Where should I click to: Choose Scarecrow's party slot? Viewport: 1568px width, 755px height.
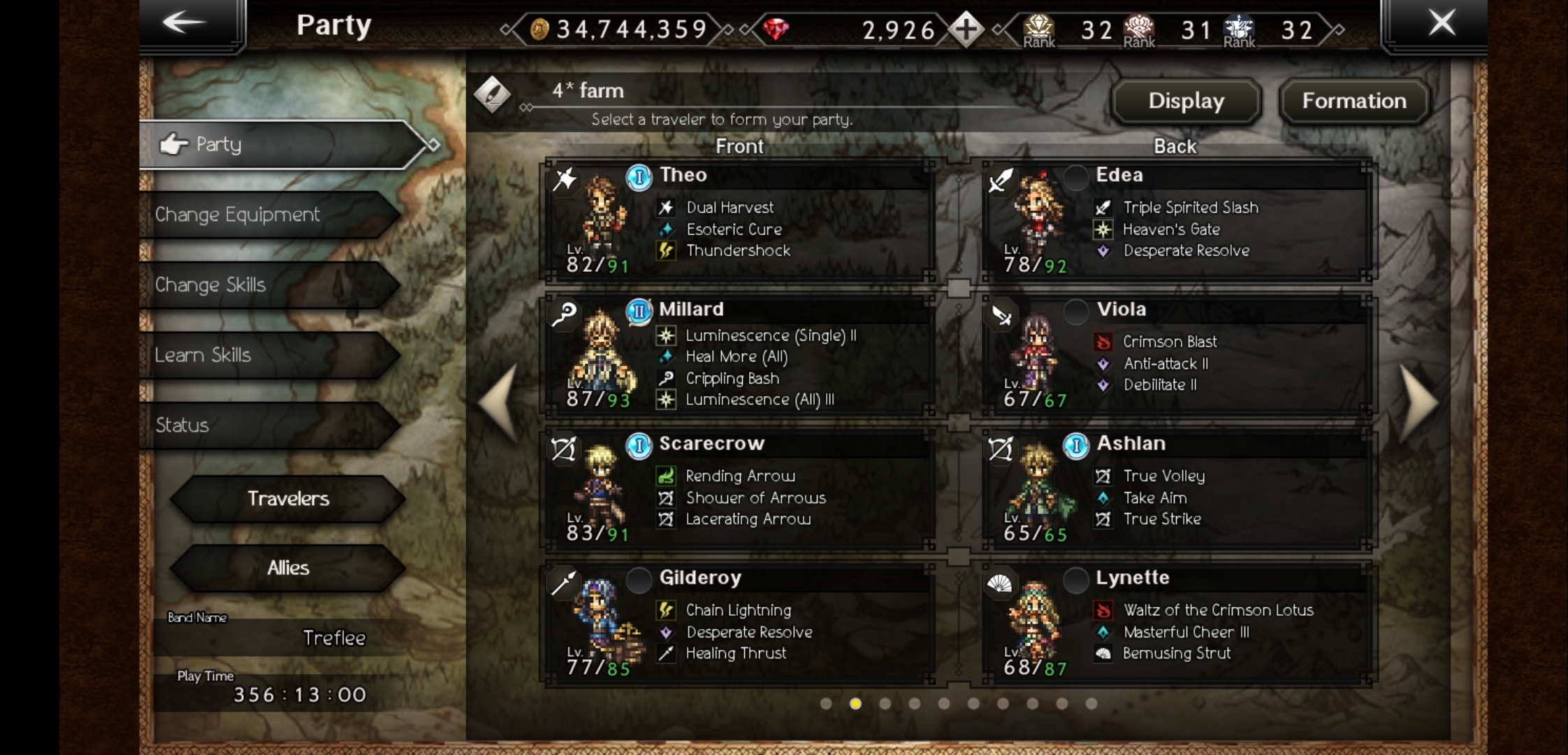pyautogui.click(x=739, y=489)
